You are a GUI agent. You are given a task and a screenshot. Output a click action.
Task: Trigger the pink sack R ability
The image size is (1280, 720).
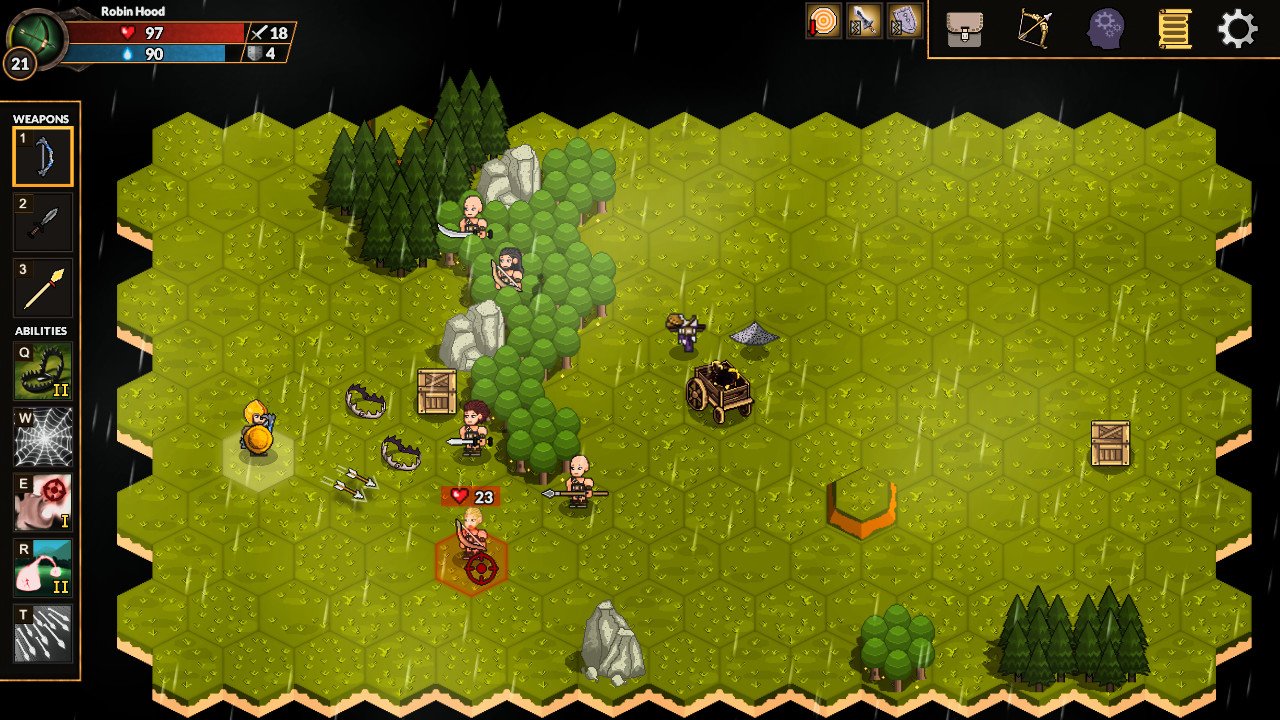coord(43,568)
